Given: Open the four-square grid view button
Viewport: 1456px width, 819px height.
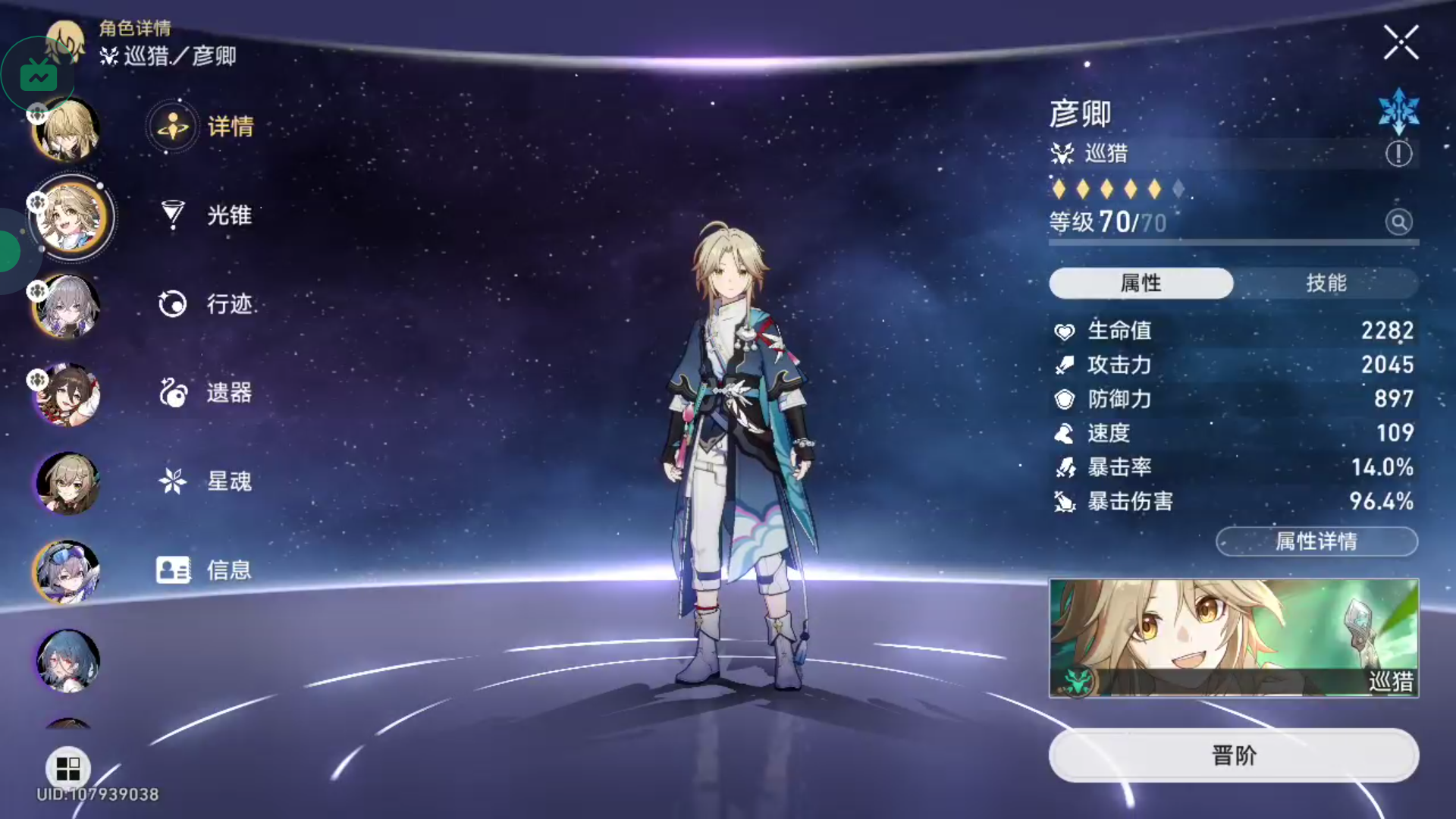Looking at the screenshot, I should click(x=67, y=769).
